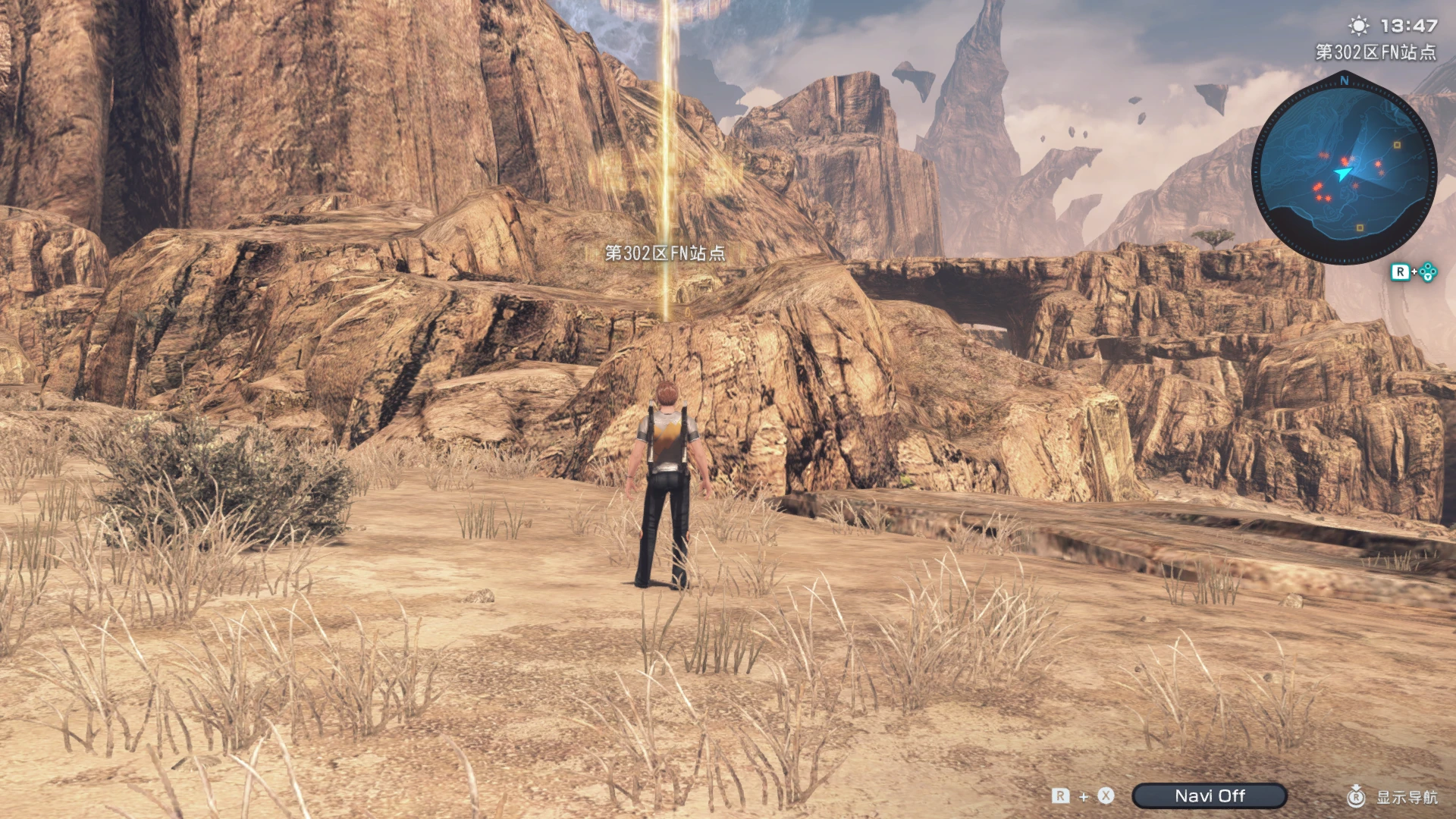Toggle the yellow marker on the minimap's right side
This screenshot has height=819, width=1456.
click(x=1397, y=145)
